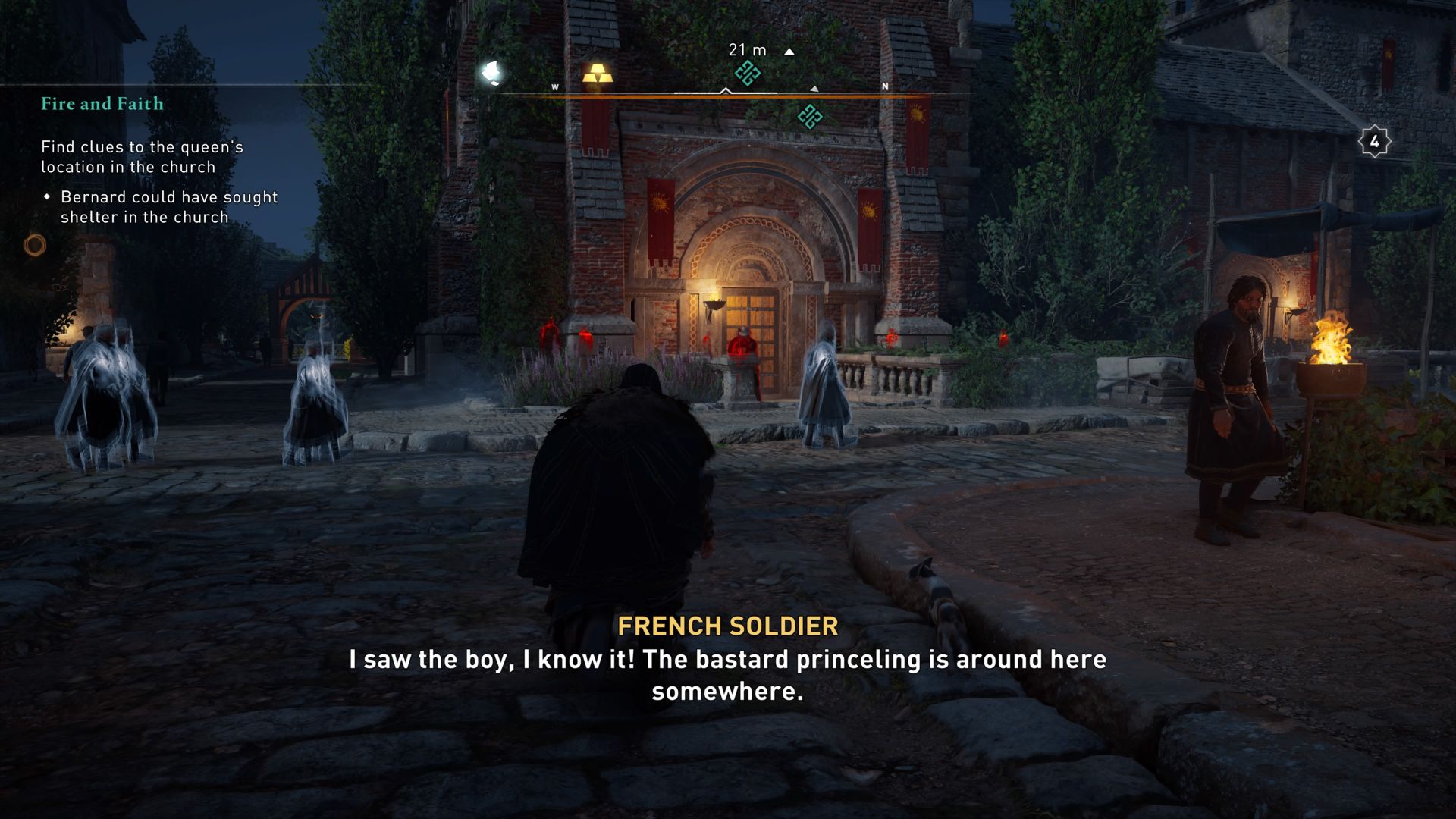Toggle the small triangle marker on the compass bar
This screenshot has height=819, width=1456.
[816, 87]
